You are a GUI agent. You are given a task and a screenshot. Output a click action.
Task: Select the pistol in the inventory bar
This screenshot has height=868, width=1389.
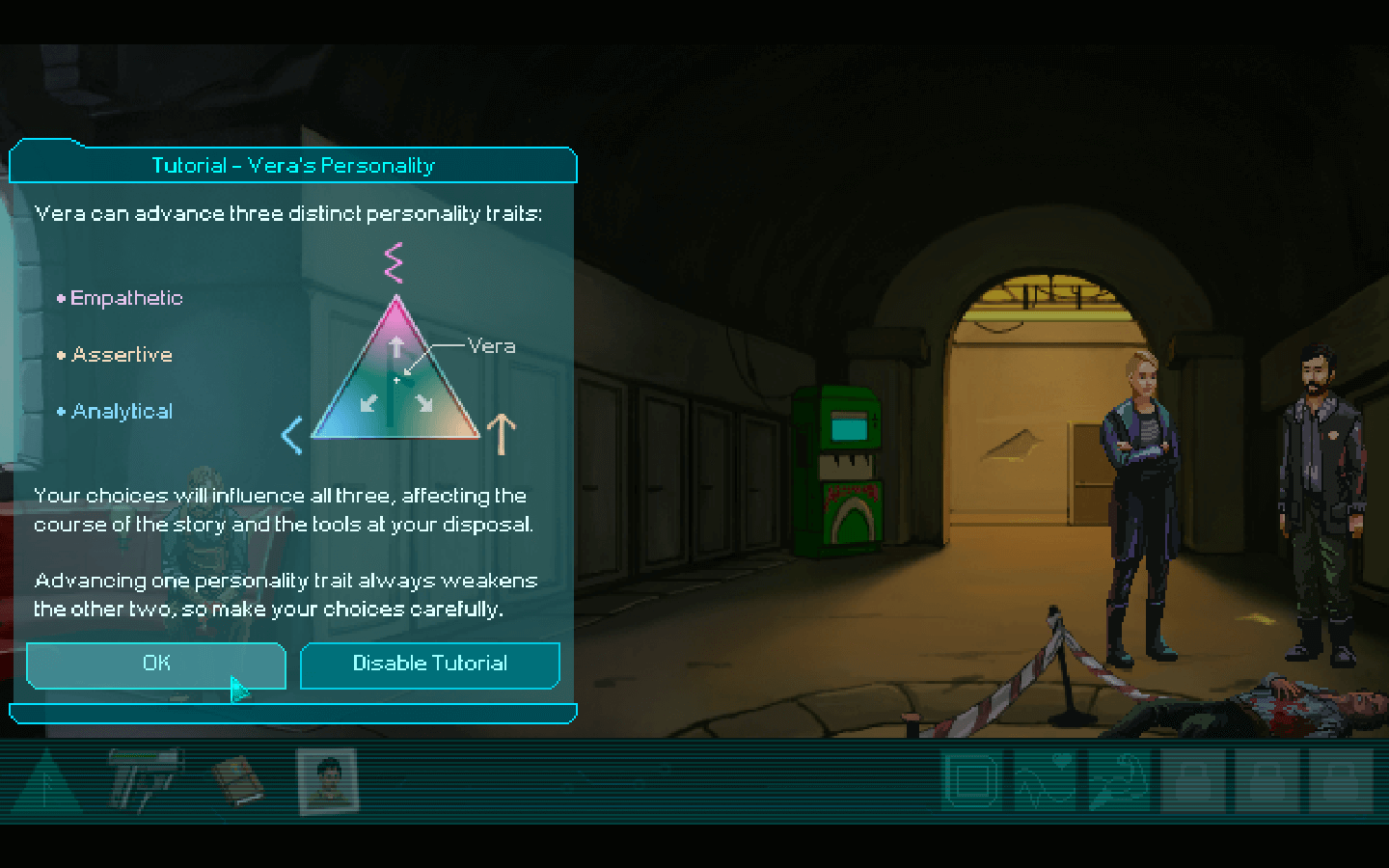point(143,777)
